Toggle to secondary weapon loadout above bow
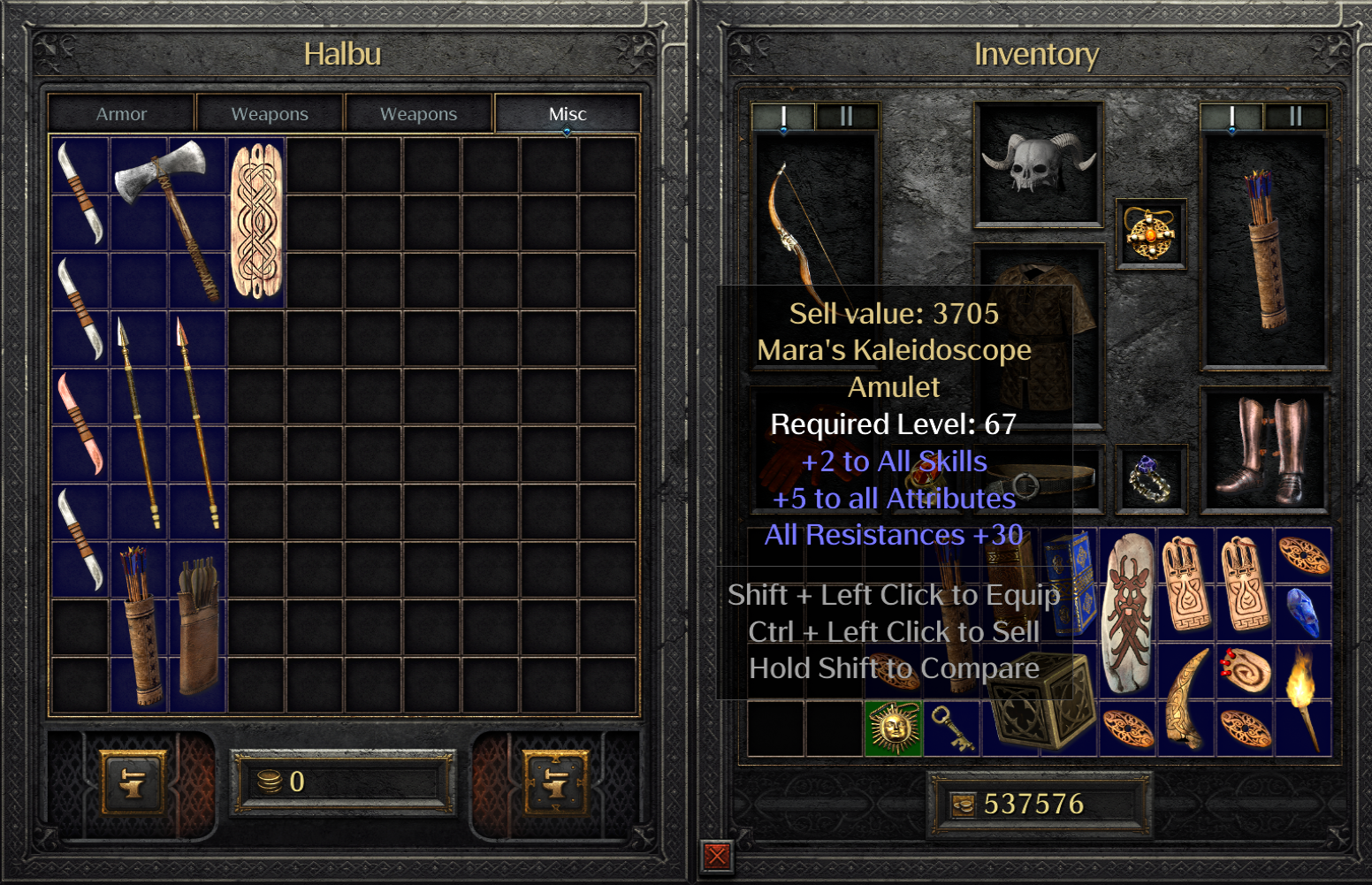This screenshot has height=885, width=1372. pyautogui.click(x=846, y=115)
